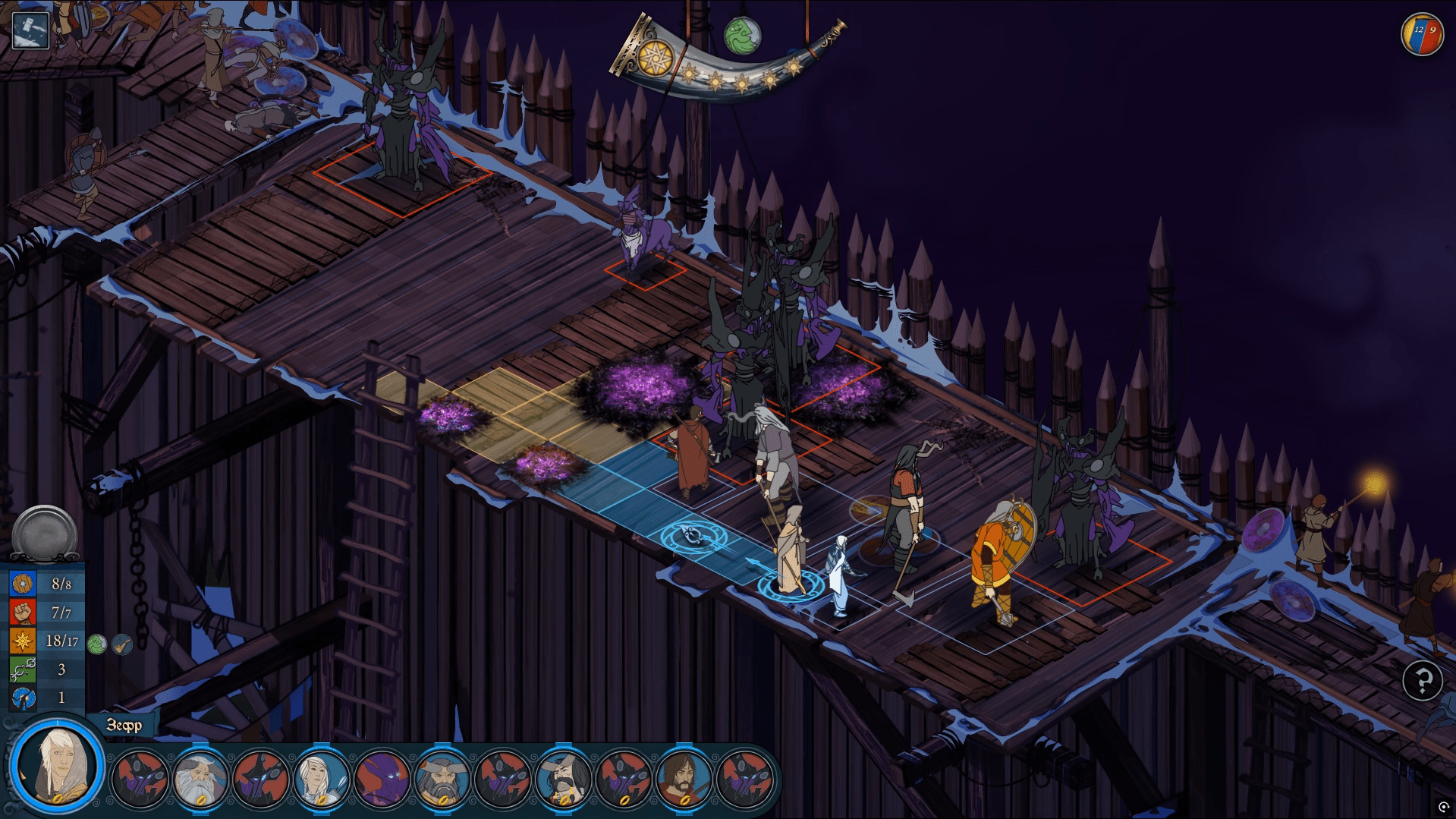
Task: Select Зефр's active character portrait
Action: coord(57,765)
